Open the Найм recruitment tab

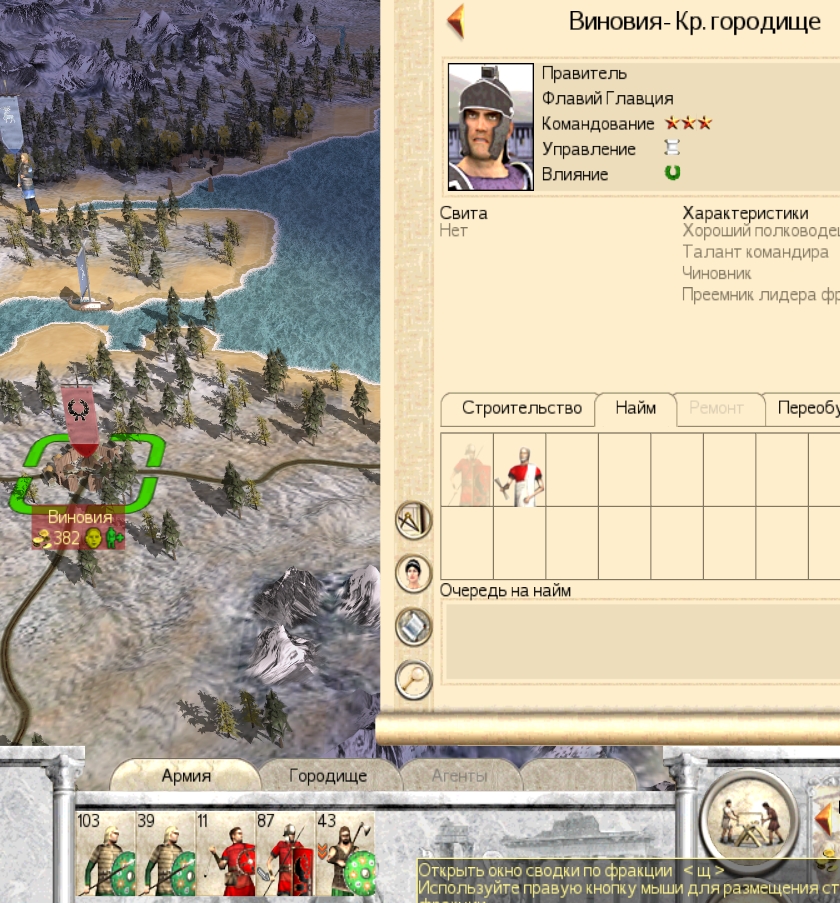tap(636, 408)
